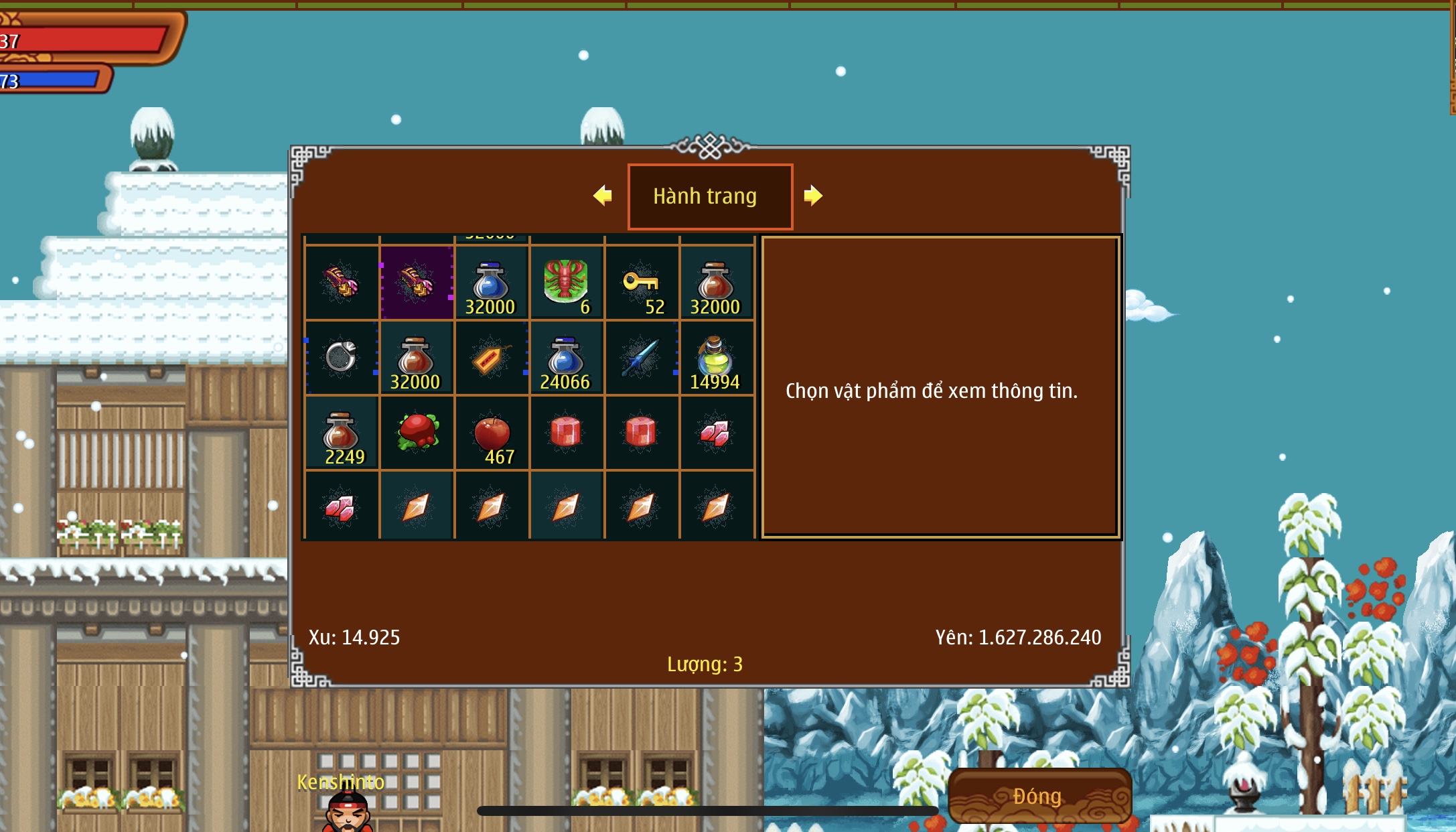Close the inventory with the Đóng button
The image size is (1456, 832).
tap(1039, 796)
